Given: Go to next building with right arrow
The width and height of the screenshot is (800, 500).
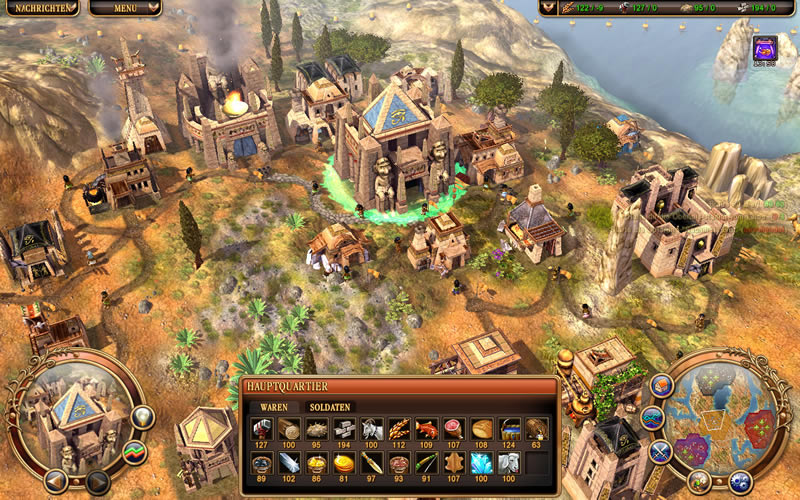Looking at the screenshot, I should [x=97, y=482].
